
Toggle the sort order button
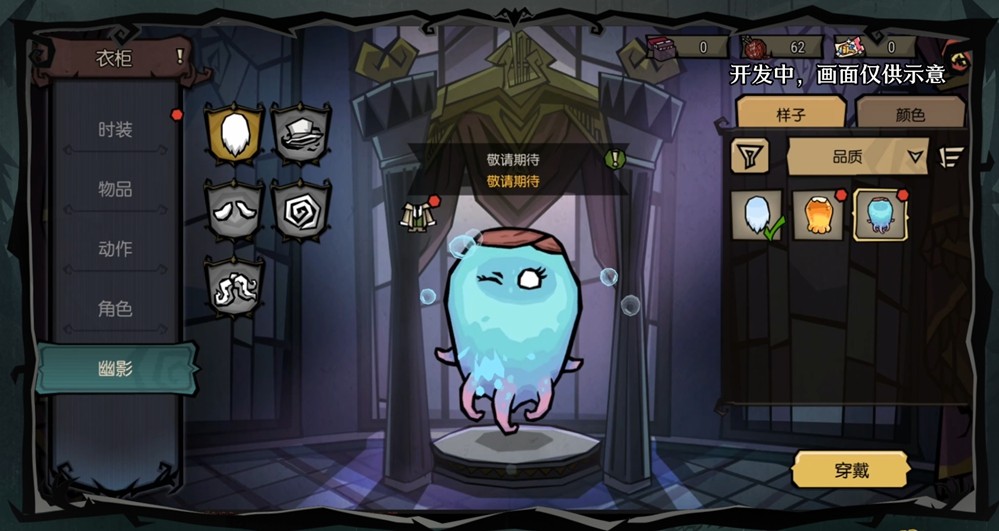tap(951, 157)
